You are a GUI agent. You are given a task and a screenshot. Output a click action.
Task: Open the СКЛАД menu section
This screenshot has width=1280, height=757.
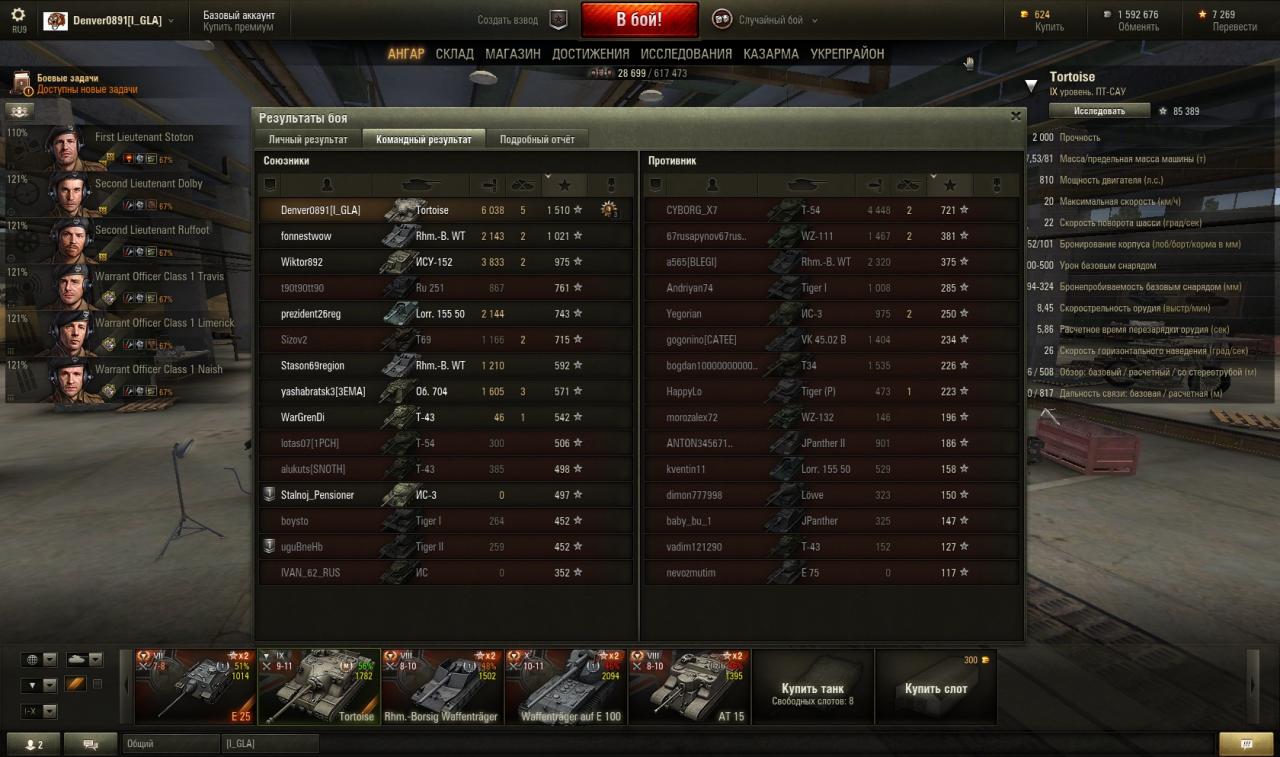click(454, 54)
